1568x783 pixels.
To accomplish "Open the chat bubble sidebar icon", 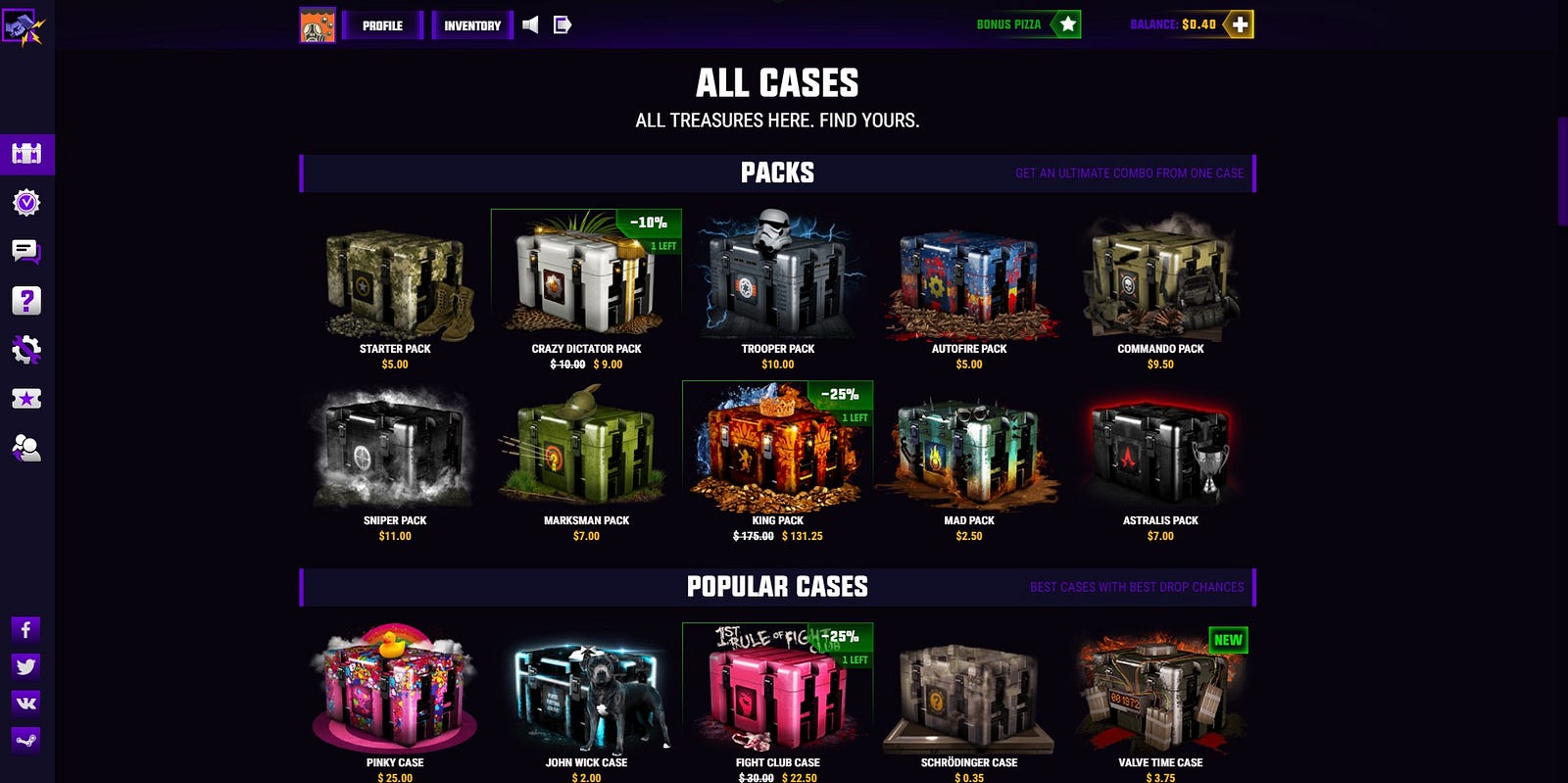I will pyautogui.click(x=26, y=252).
